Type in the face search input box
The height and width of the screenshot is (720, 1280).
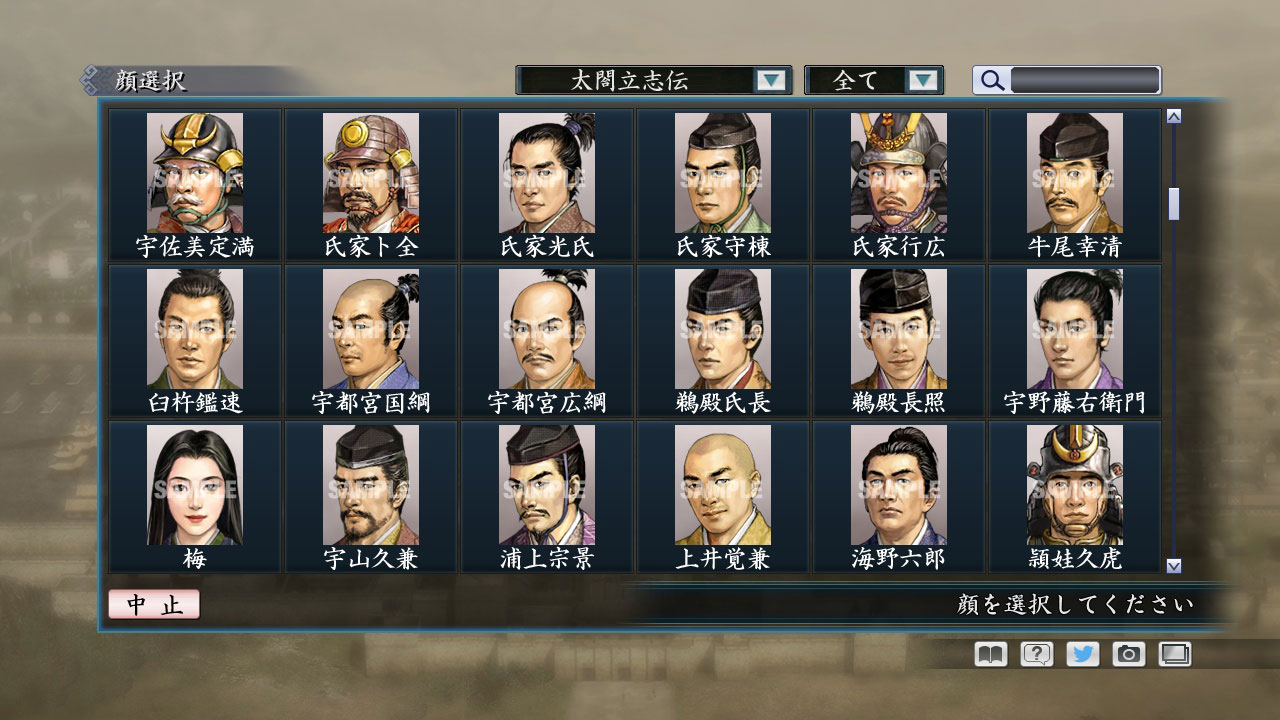point(1085,79)
